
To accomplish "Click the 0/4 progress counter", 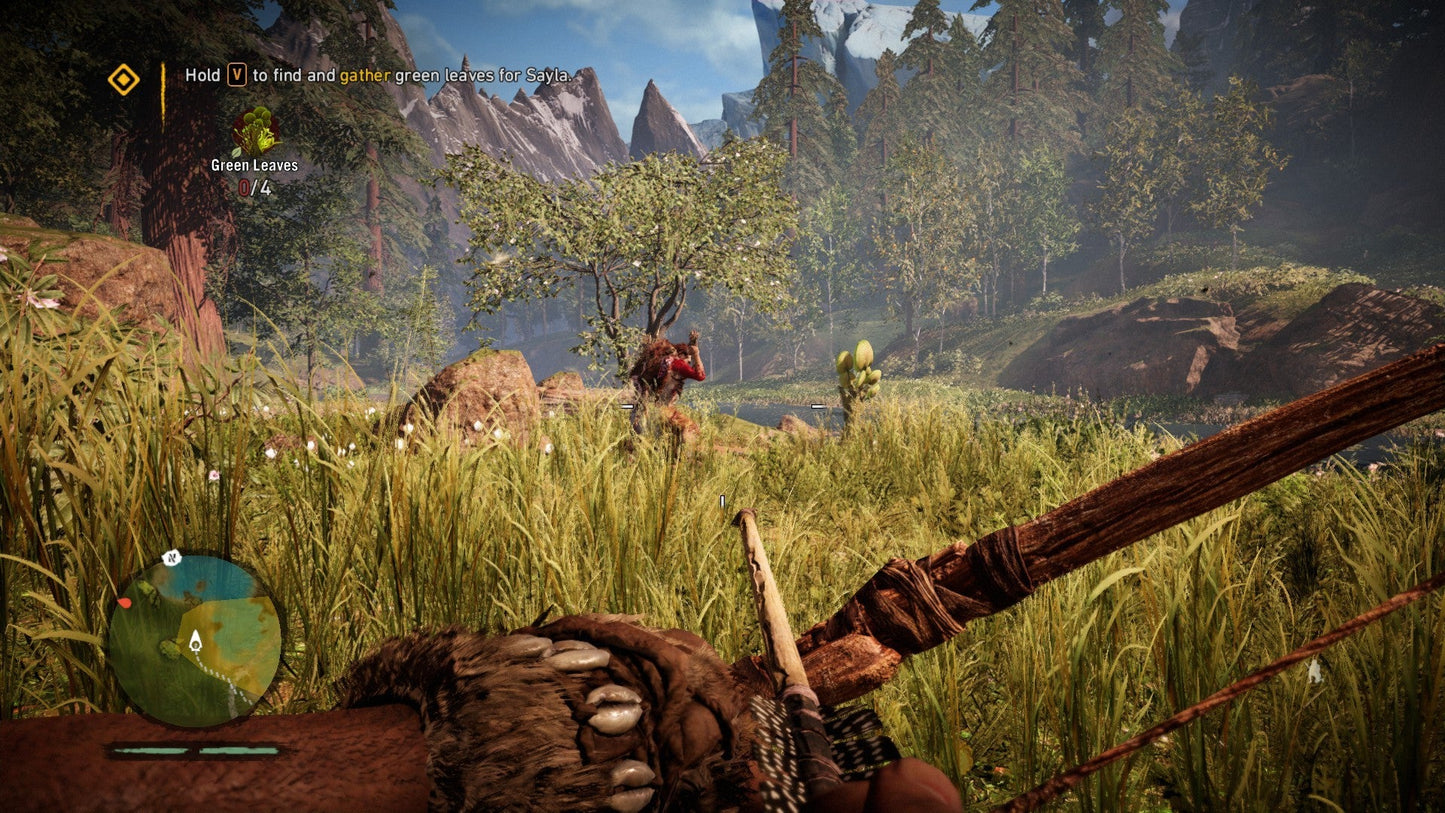I will [x=253, y=185].
